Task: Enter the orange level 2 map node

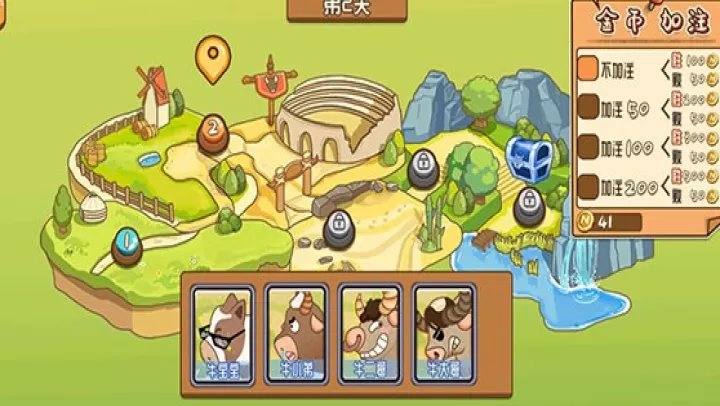Action: 212,129
